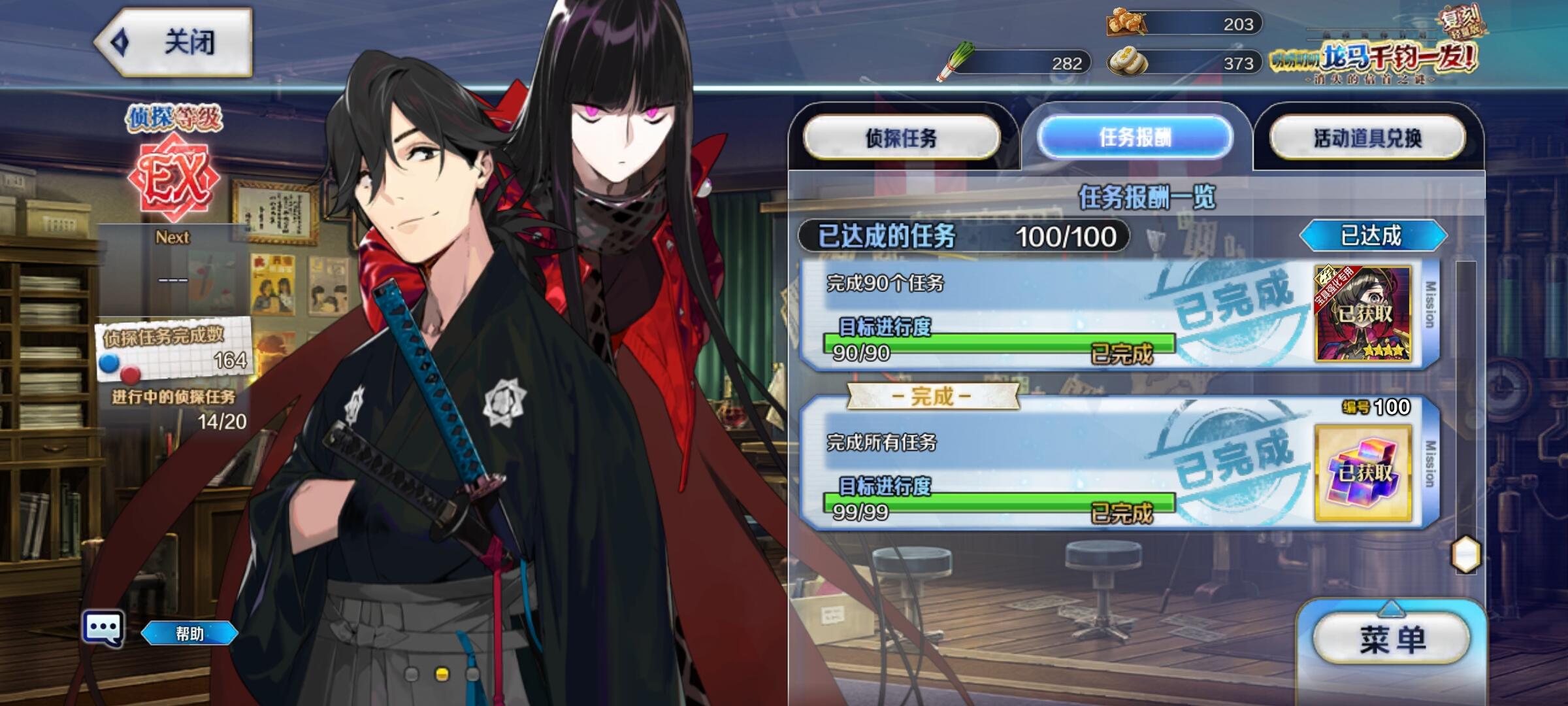Select the 完成所有任务 mission row
The height and width of the screenshot is (706, 1568).
pos(993,471)
